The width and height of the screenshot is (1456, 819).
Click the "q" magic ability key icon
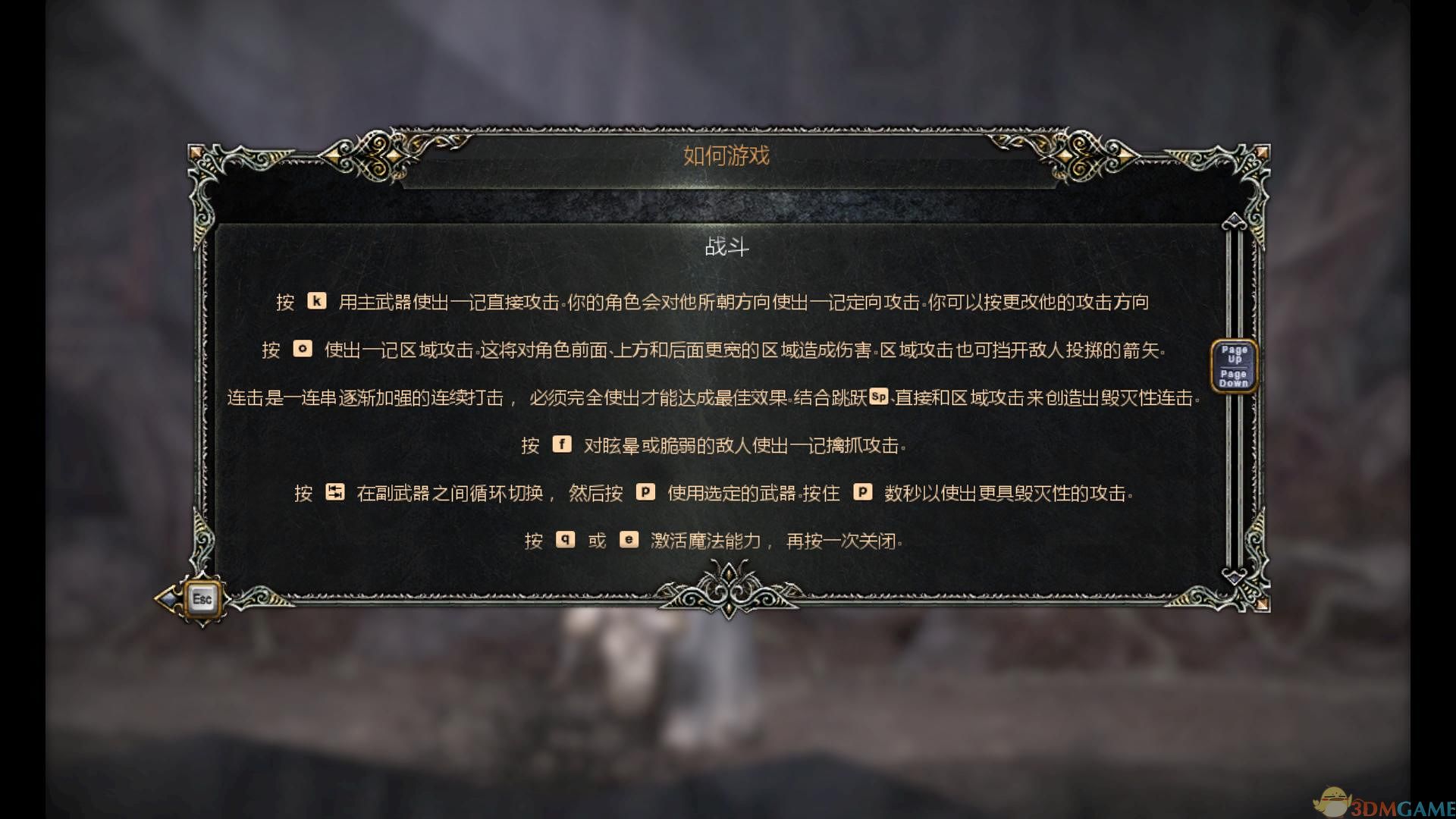point(566,540)
